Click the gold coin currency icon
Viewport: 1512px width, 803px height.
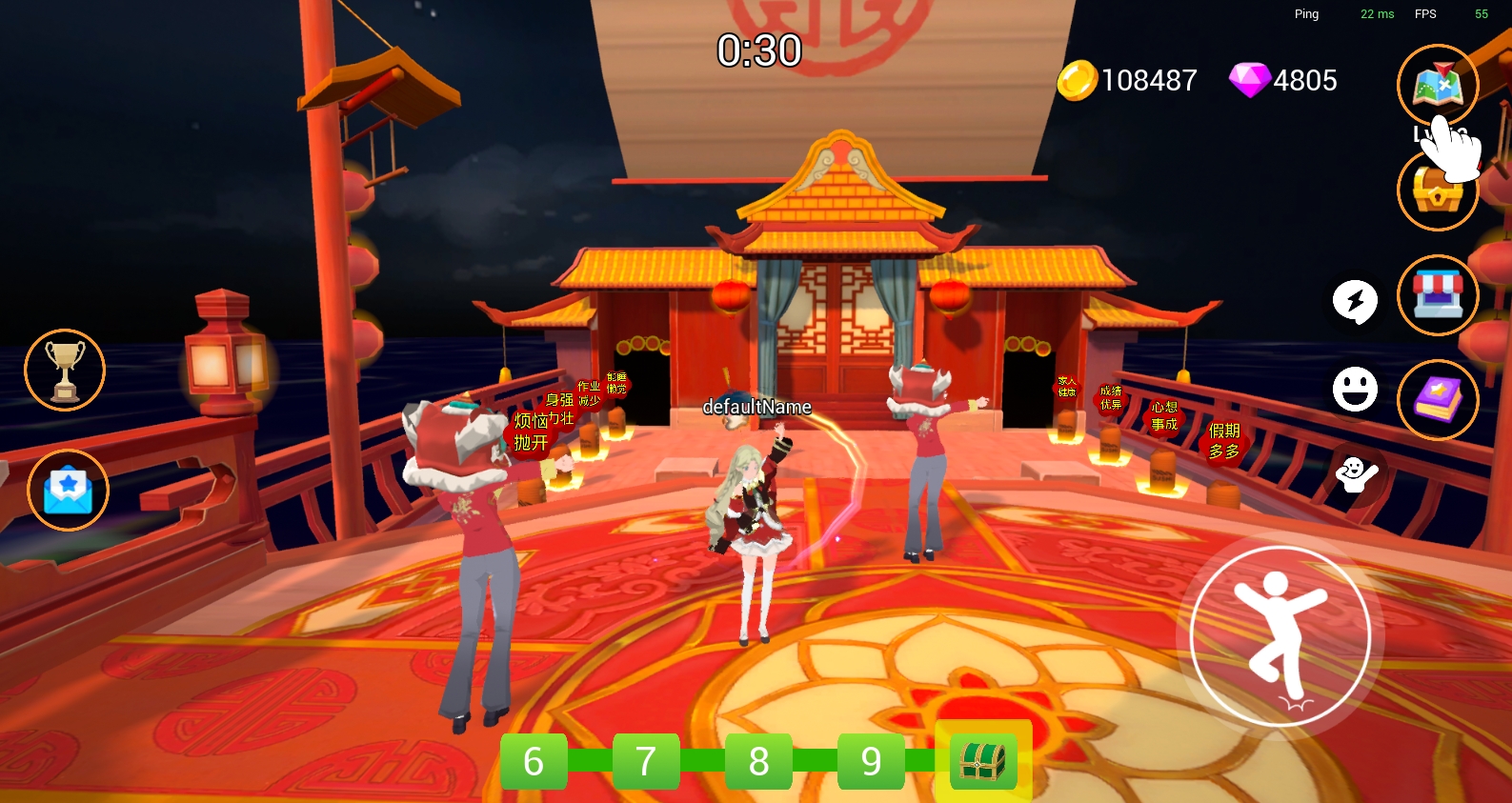pyautogui.click(x=1077, y=81)
